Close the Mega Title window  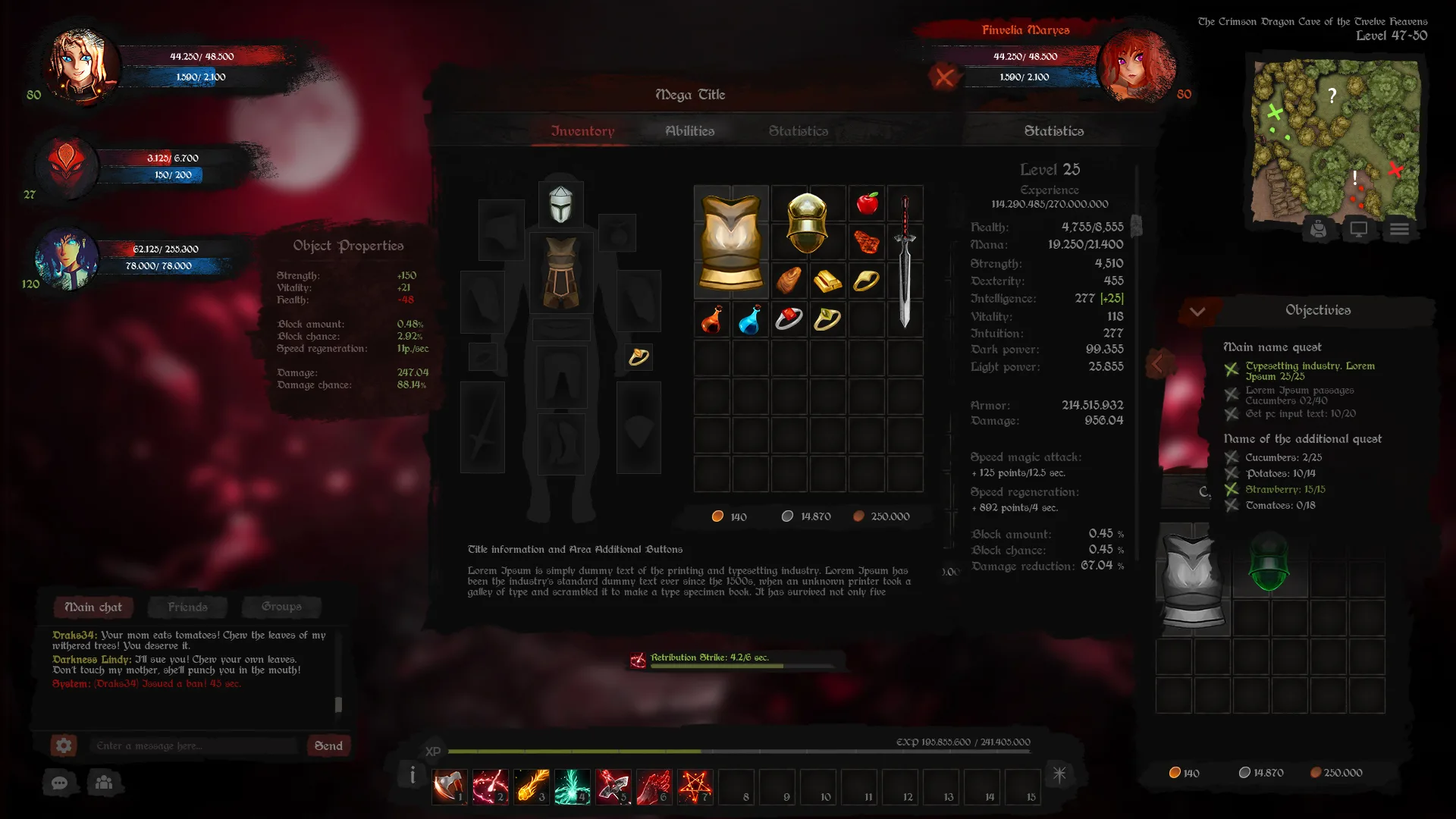(944, 77)
